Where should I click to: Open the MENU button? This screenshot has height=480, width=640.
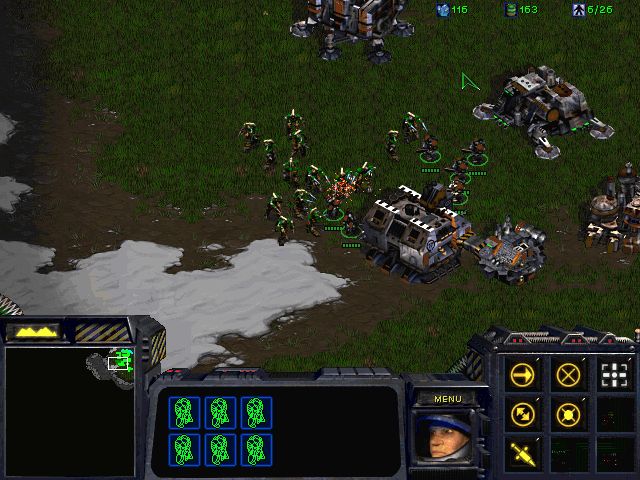click(448, 399)
